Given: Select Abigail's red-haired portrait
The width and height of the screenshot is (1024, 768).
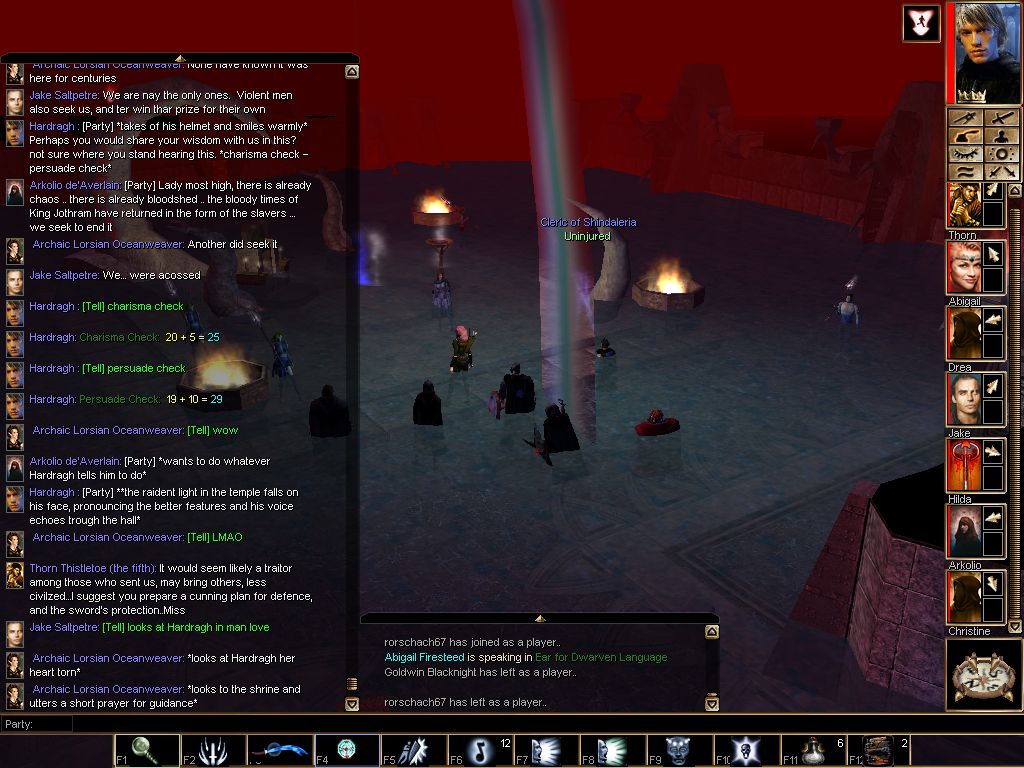Looking at the screenshot, I should pos(964,268).
